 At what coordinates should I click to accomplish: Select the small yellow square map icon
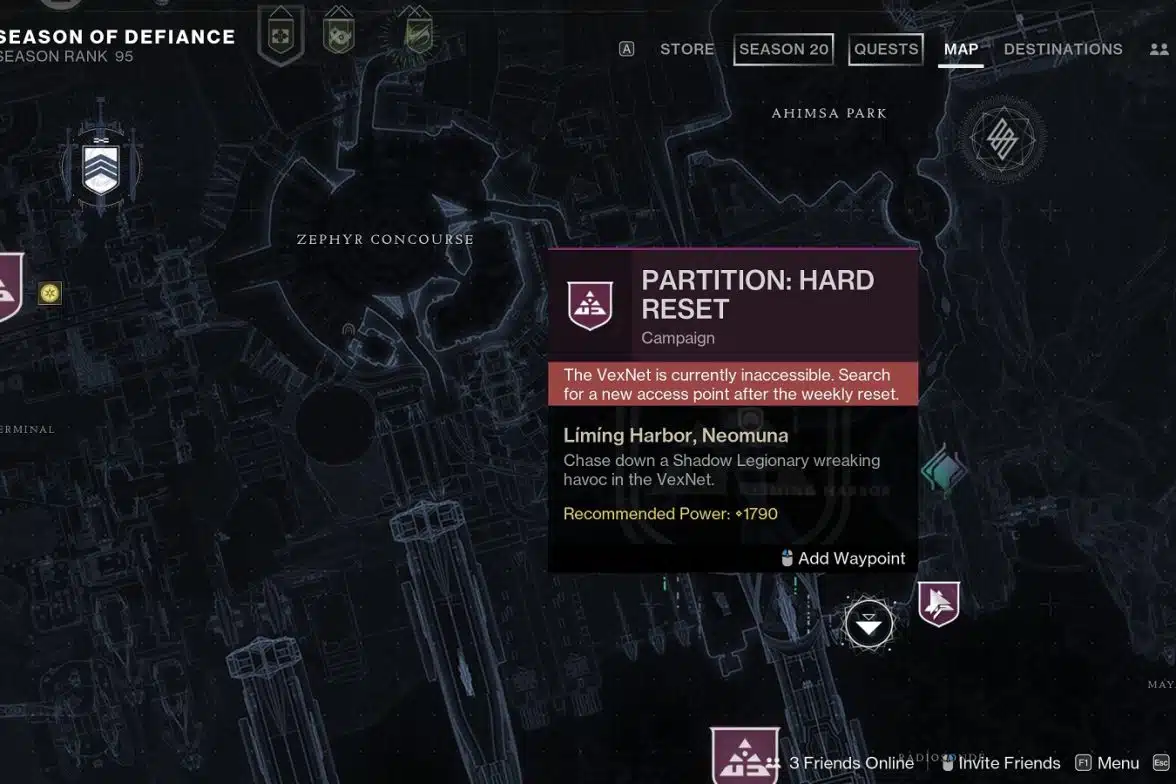point(50,293)
